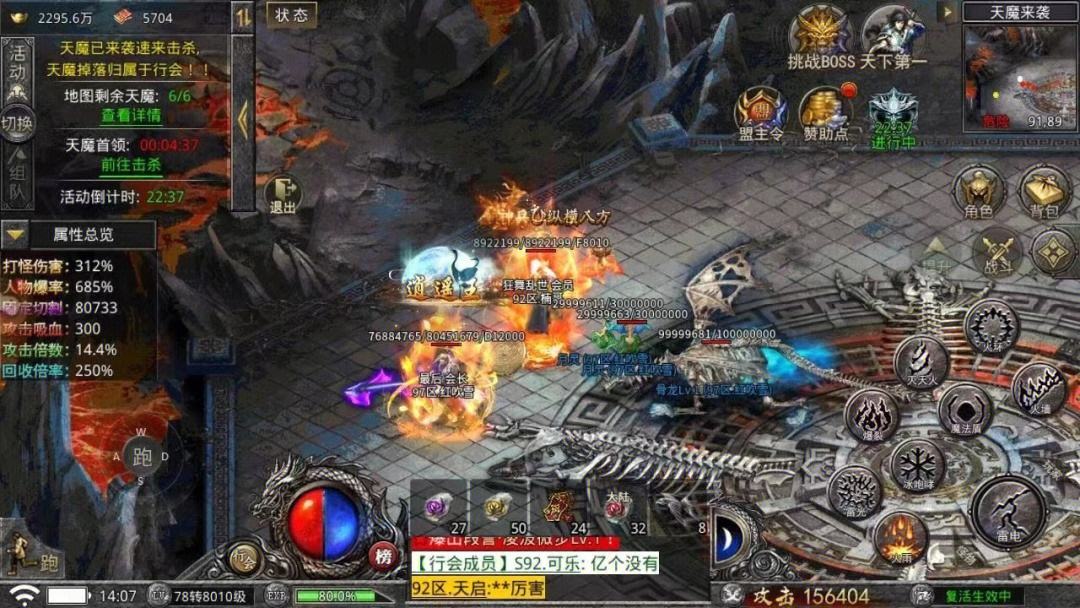This screenshot has height=608, width=1080.
Task: Open the 赞助点 sponsor points icon
Action: pos(826,112)
